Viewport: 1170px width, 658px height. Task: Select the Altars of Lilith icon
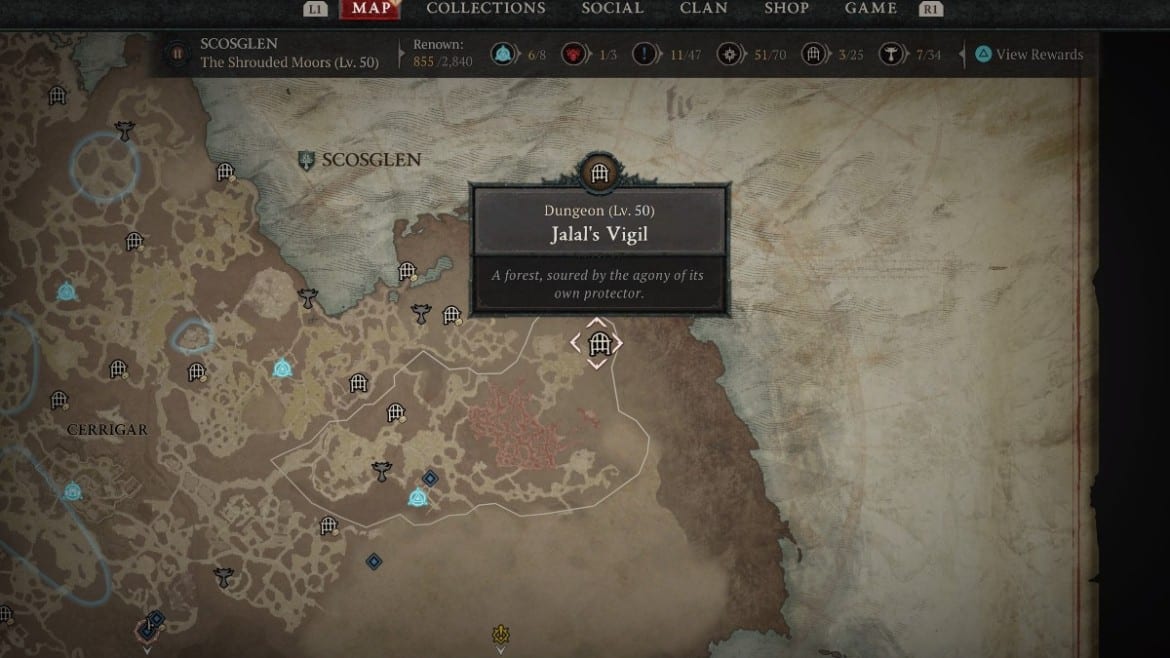click(890, 55)
